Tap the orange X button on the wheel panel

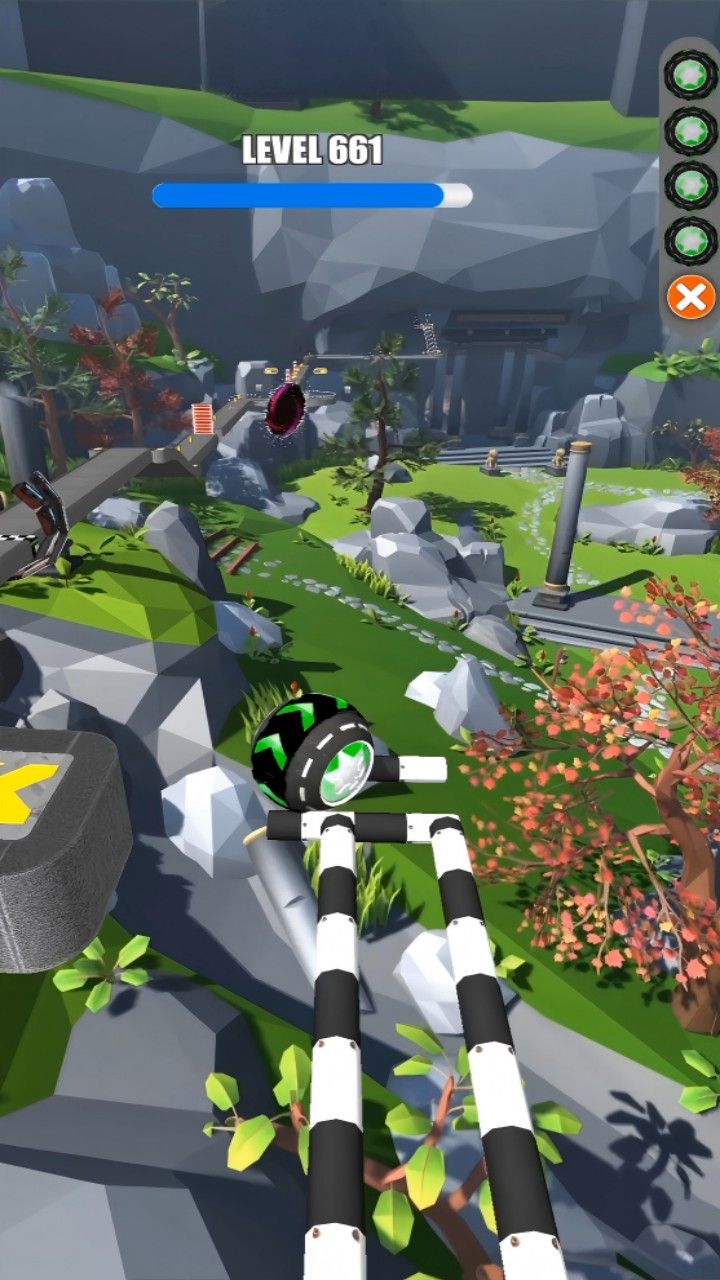tap(691, 297)
